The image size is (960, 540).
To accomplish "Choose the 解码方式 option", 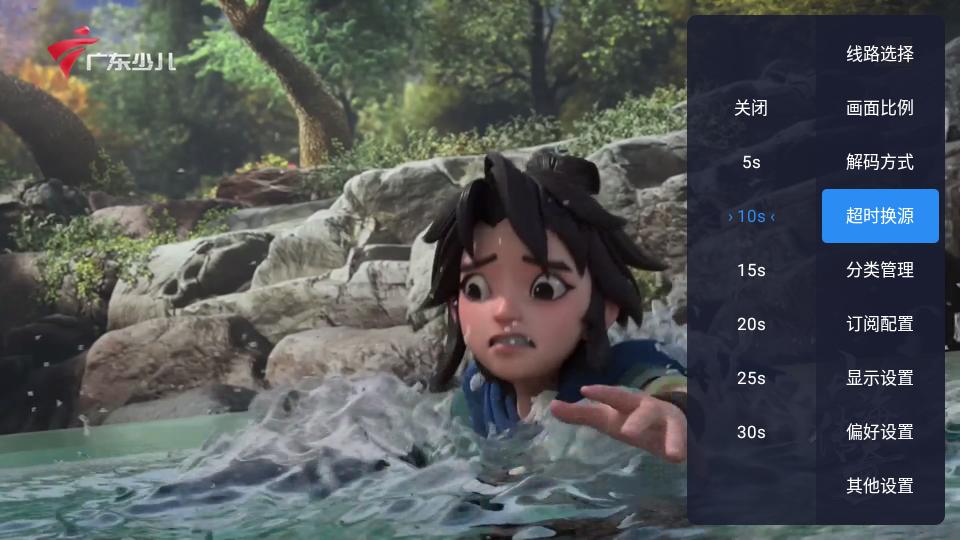I will point(880,162).
